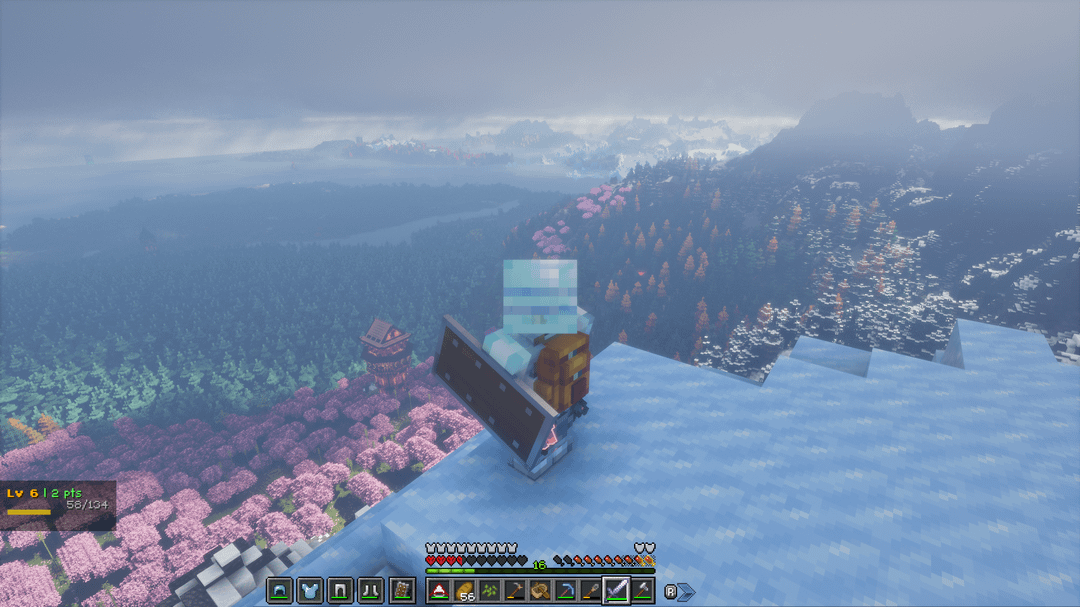1080x607 pixels.
Task: Select the iron axe in the last slot
Action: (642, 590)
